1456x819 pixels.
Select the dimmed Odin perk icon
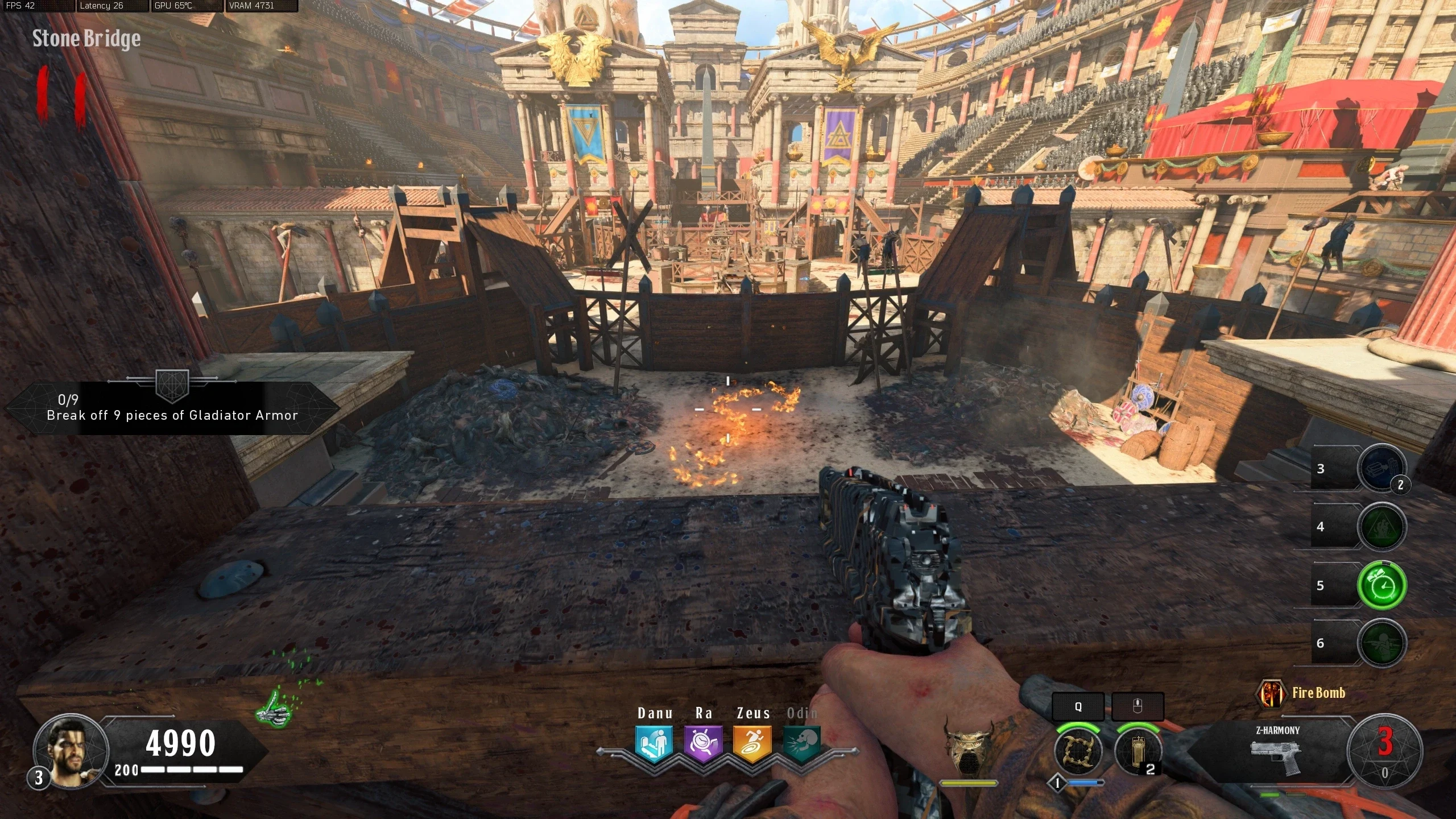[801, 743]
